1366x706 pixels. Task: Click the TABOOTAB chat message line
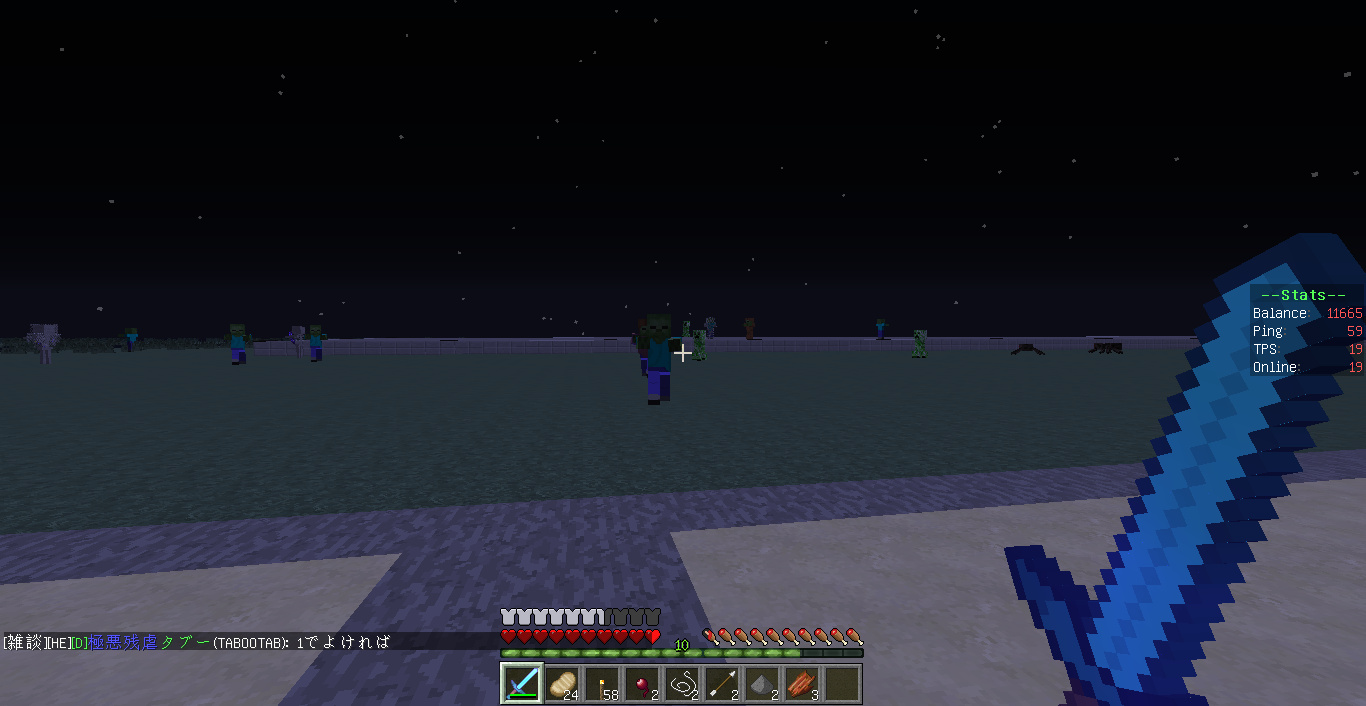click(x=197, y=642)
